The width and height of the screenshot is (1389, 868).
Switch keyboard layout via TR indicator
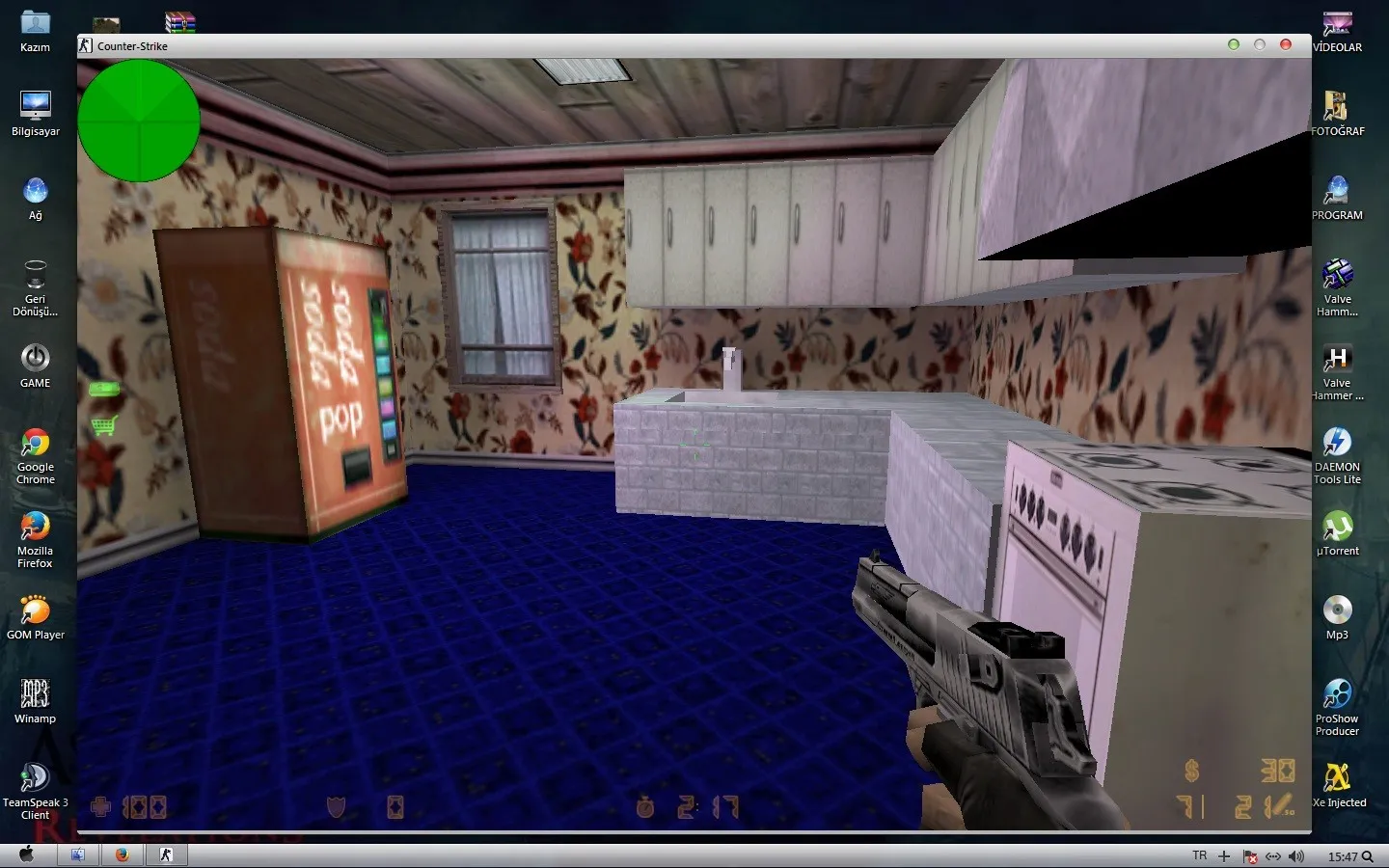1199,855
